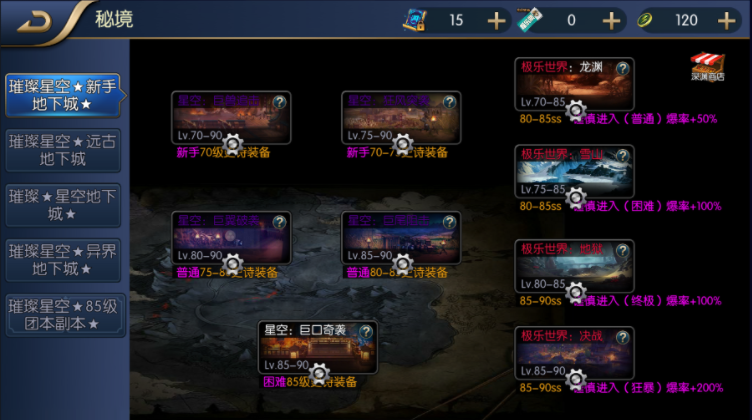
Task: Switch to 璀璨星空★异界地下城 tab
Action: pyautogui.click(x=63, y=260)
